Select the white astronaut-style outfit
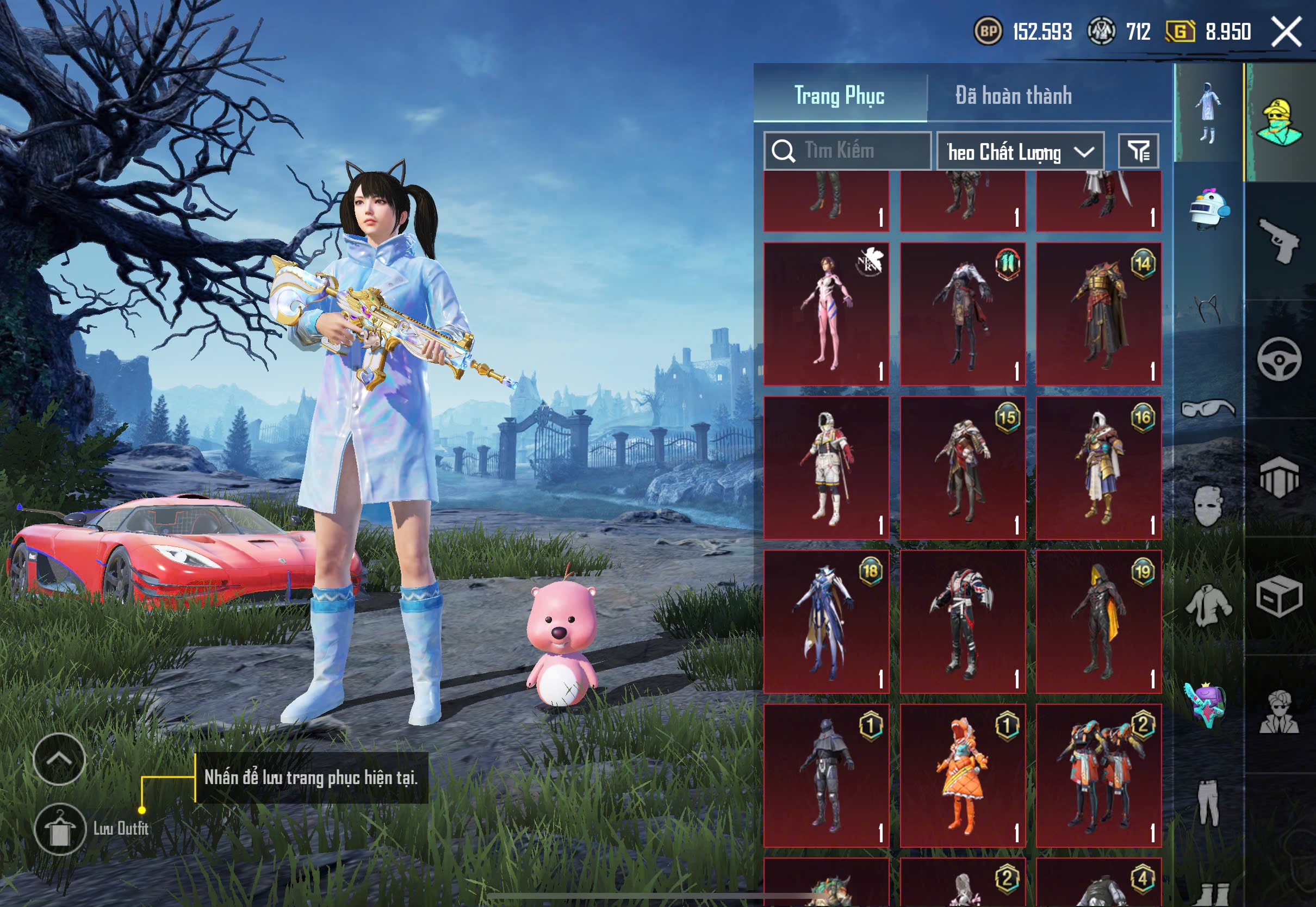 coord(826,468)
